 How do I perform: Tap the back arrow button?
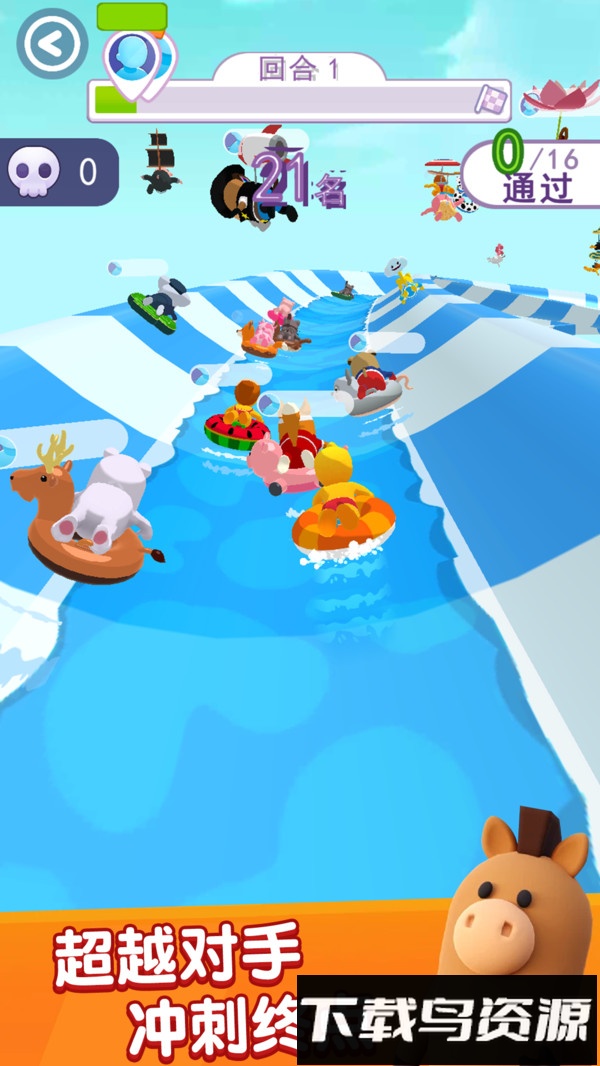click(x=52, y=43)
